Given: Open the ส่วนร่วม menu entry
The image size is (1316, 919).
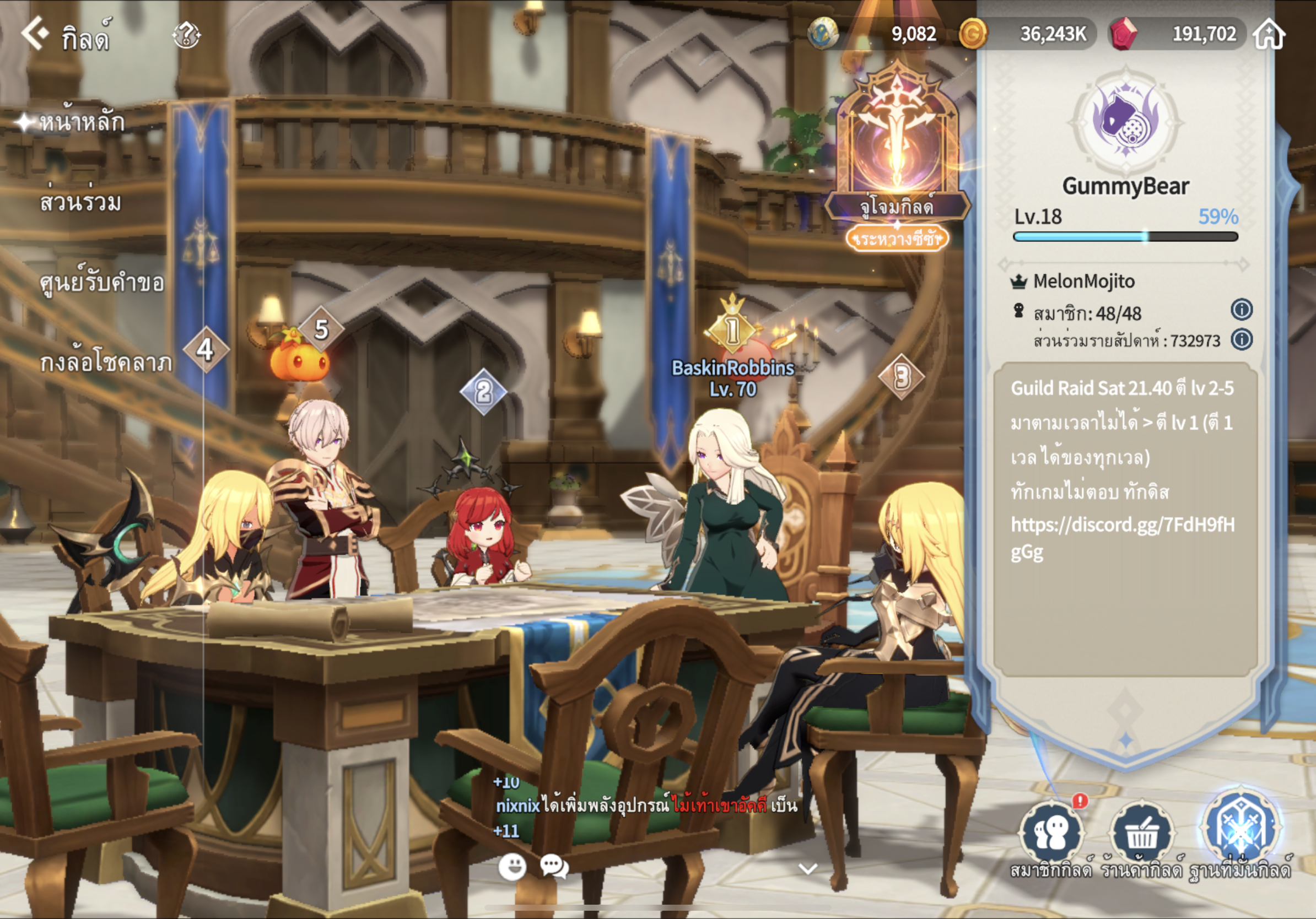Looking at the screenshot, I should tap(80, 202).
